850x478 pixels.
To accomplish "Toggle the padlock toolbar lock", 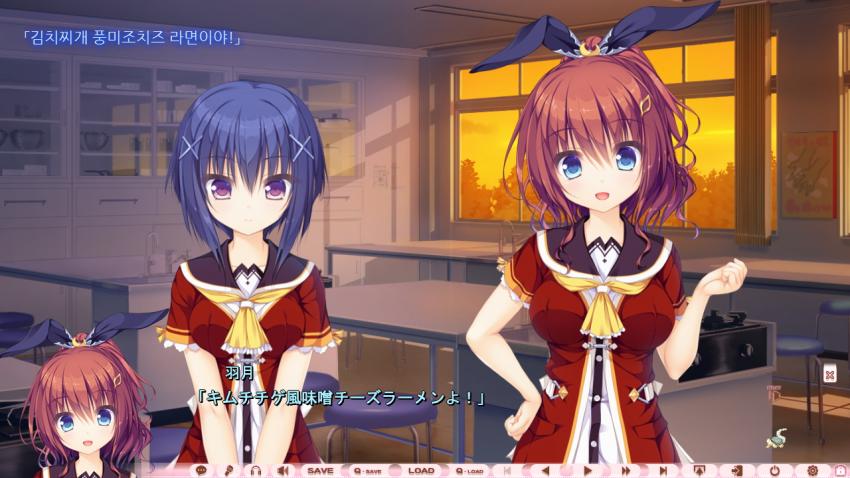I will [840, 470].
